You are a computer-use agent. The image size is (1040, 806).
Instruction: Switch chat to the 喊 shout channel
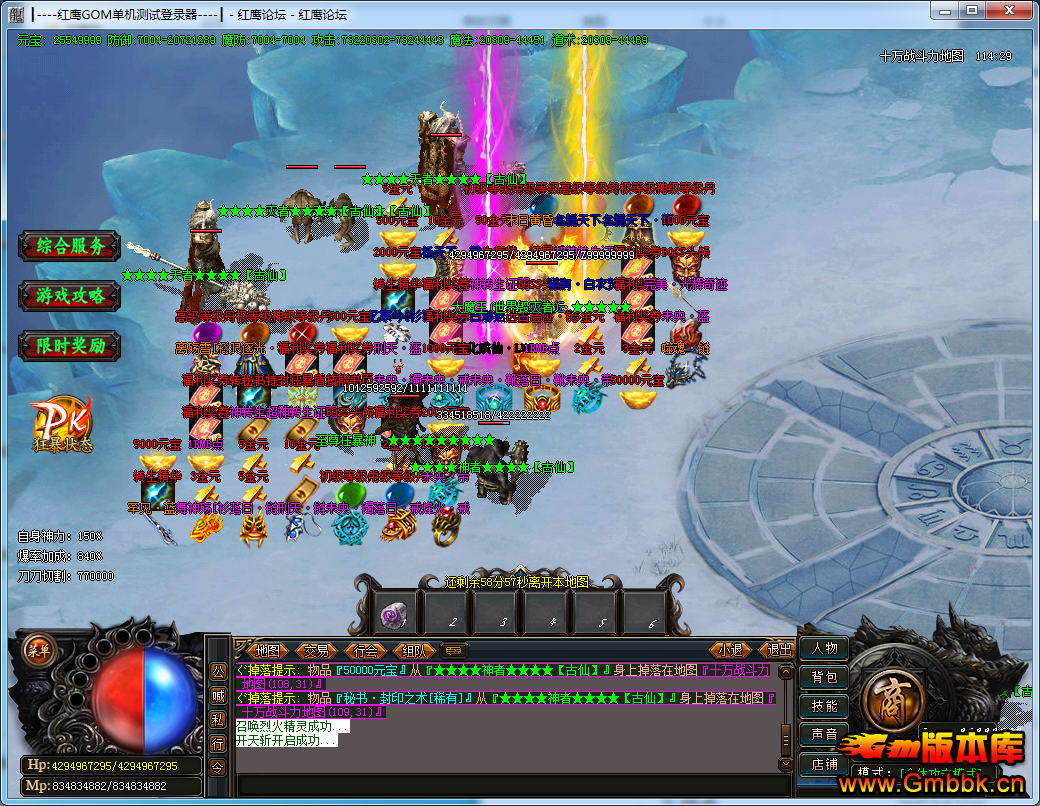pos(218,695)
